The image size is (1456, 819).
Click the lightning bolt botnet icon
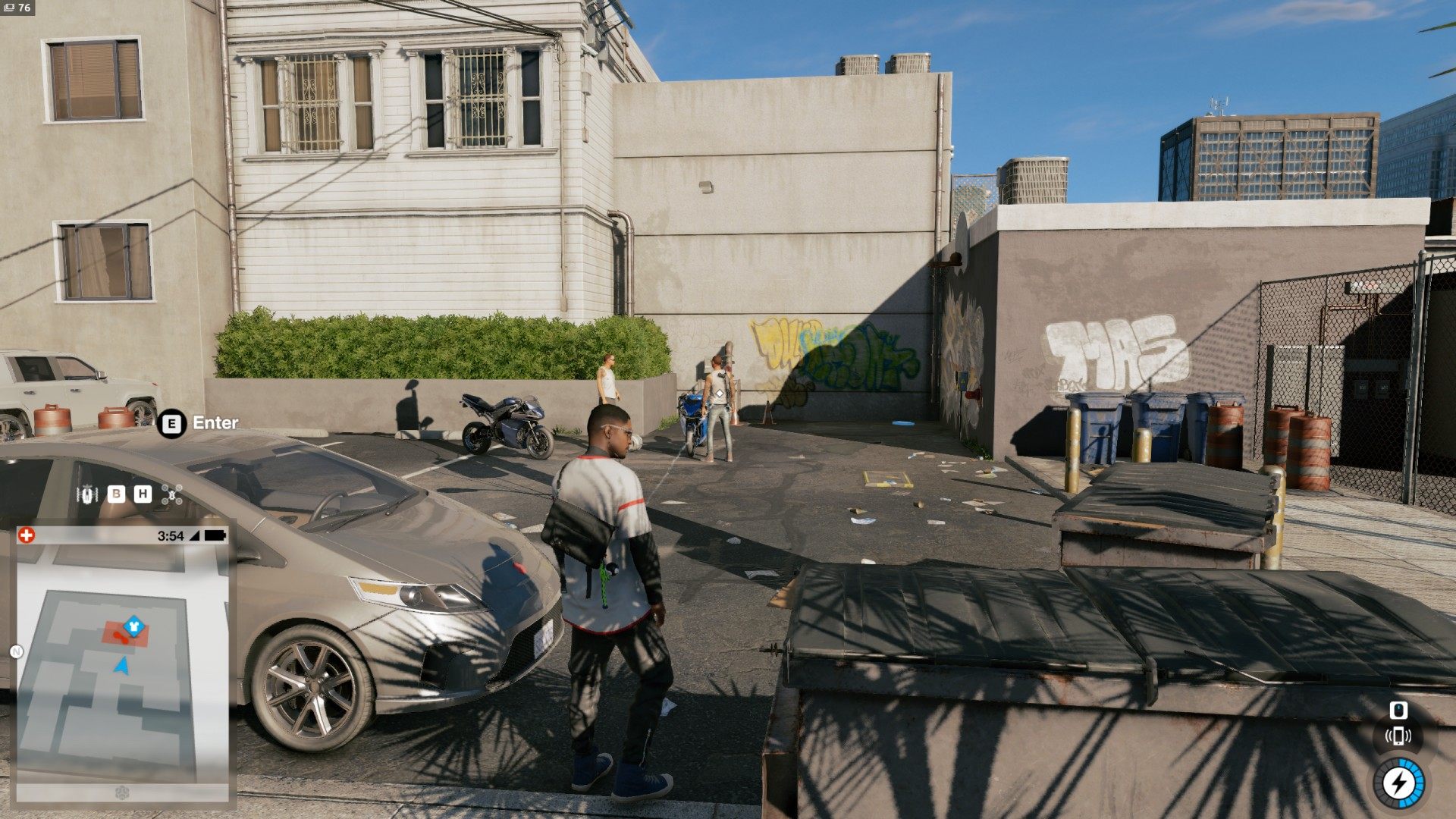1398,783
